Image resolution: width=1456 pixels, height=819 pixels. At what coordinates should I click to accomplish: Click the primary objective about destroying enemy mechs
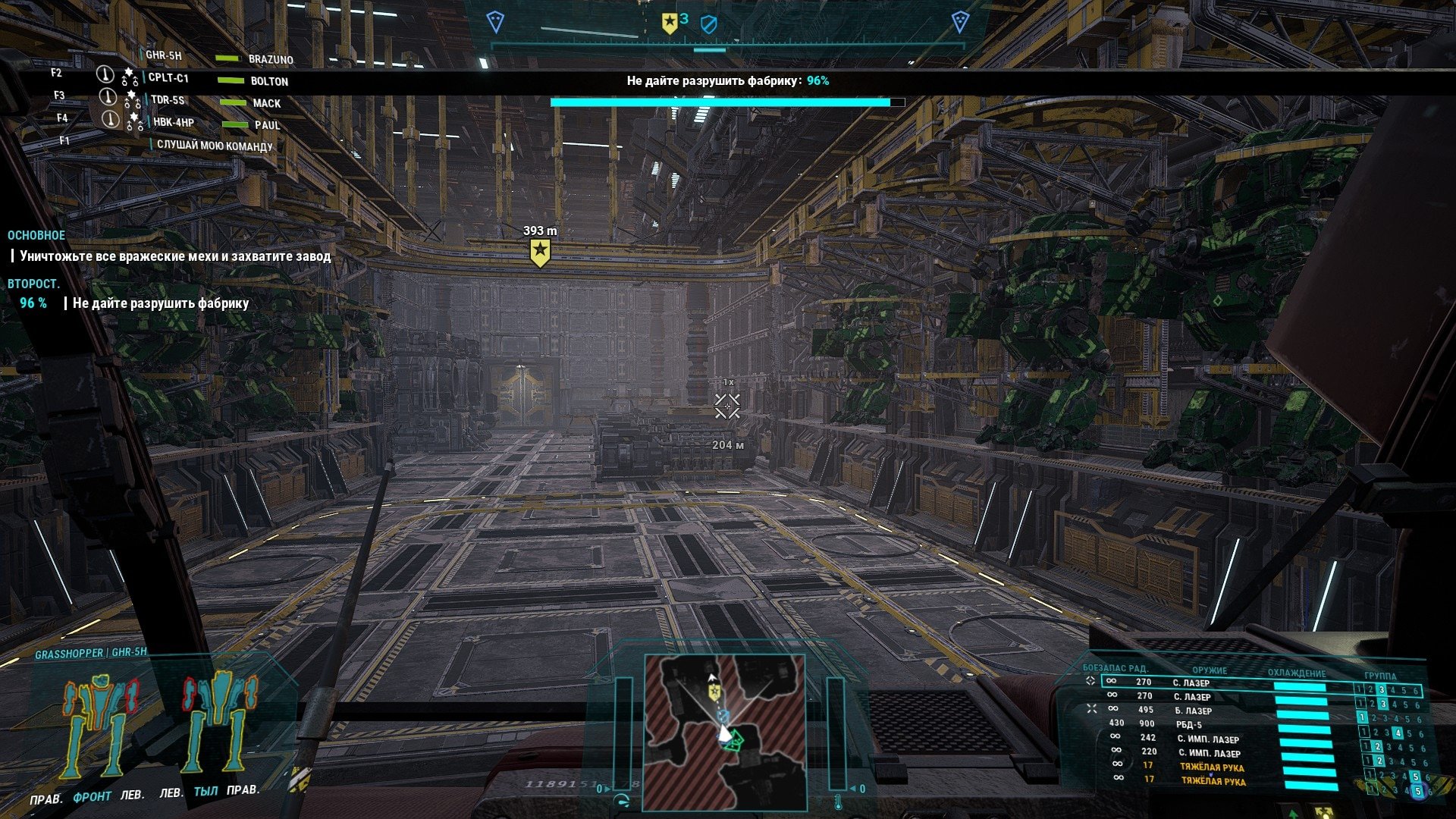(x=175, y=256)
